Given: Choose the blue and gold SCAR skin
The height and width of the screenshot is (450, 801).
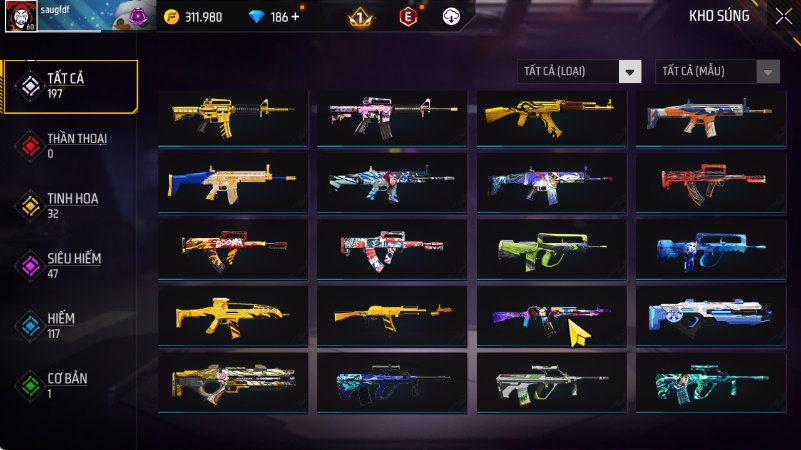Looking at the screenshot, I should point(233,182).
